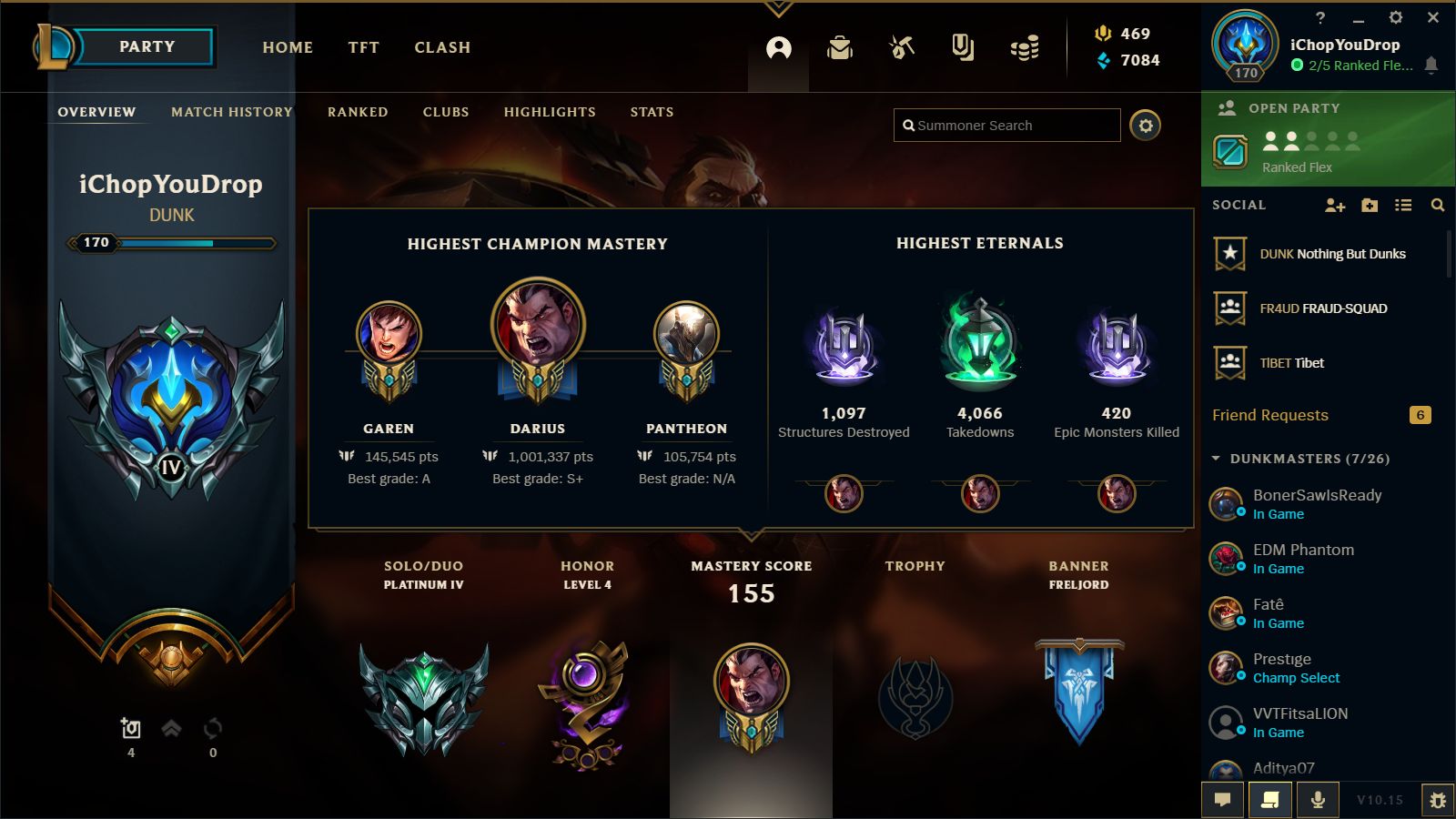Click the Add Friend icon in the Social panel

coord(1335,207)
